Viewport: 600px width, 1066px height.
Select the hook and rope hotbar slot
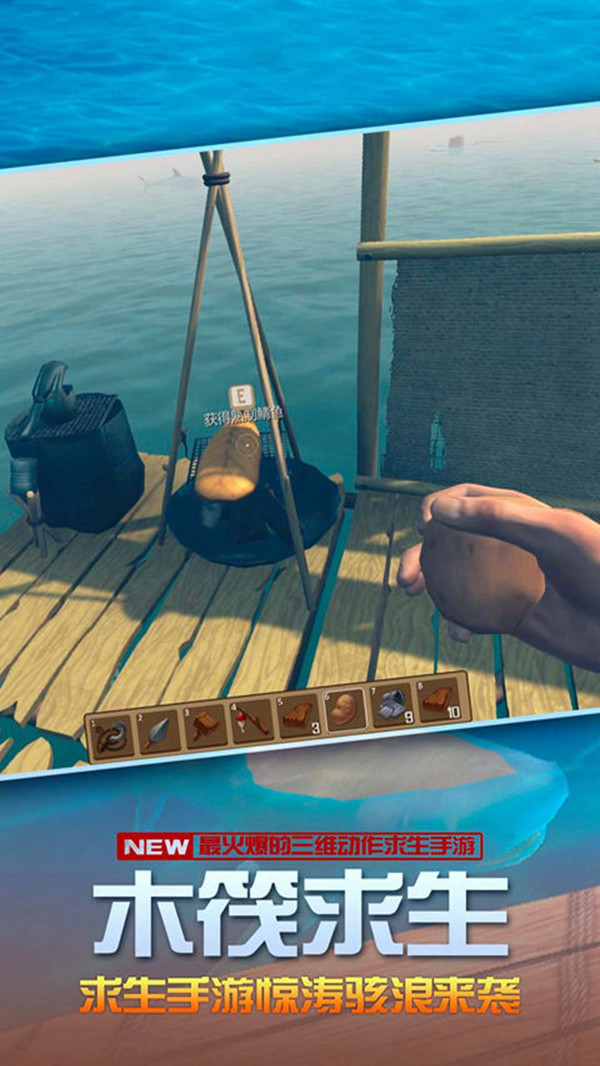pyautogui.click(x=111, y=737)
